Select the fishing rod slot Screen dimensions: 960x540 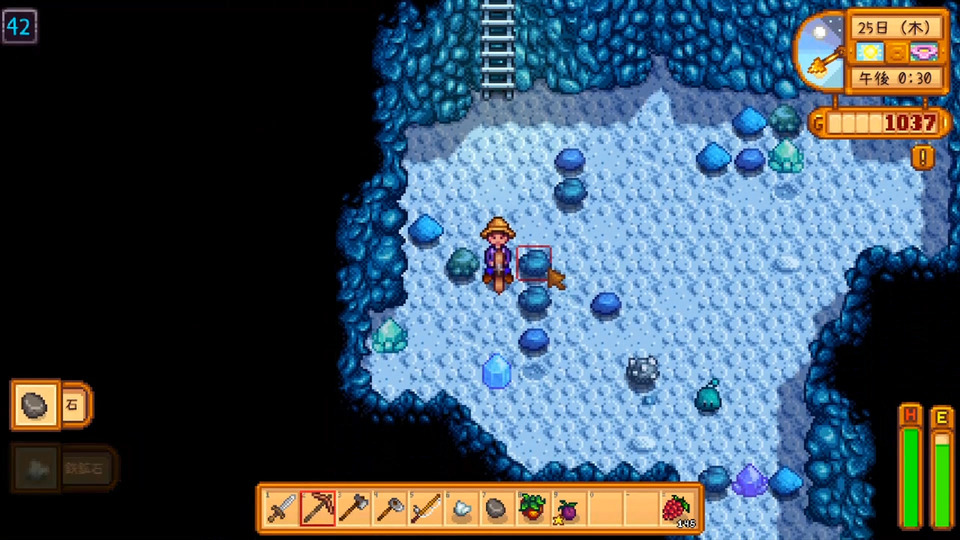(x=426, y=509)
